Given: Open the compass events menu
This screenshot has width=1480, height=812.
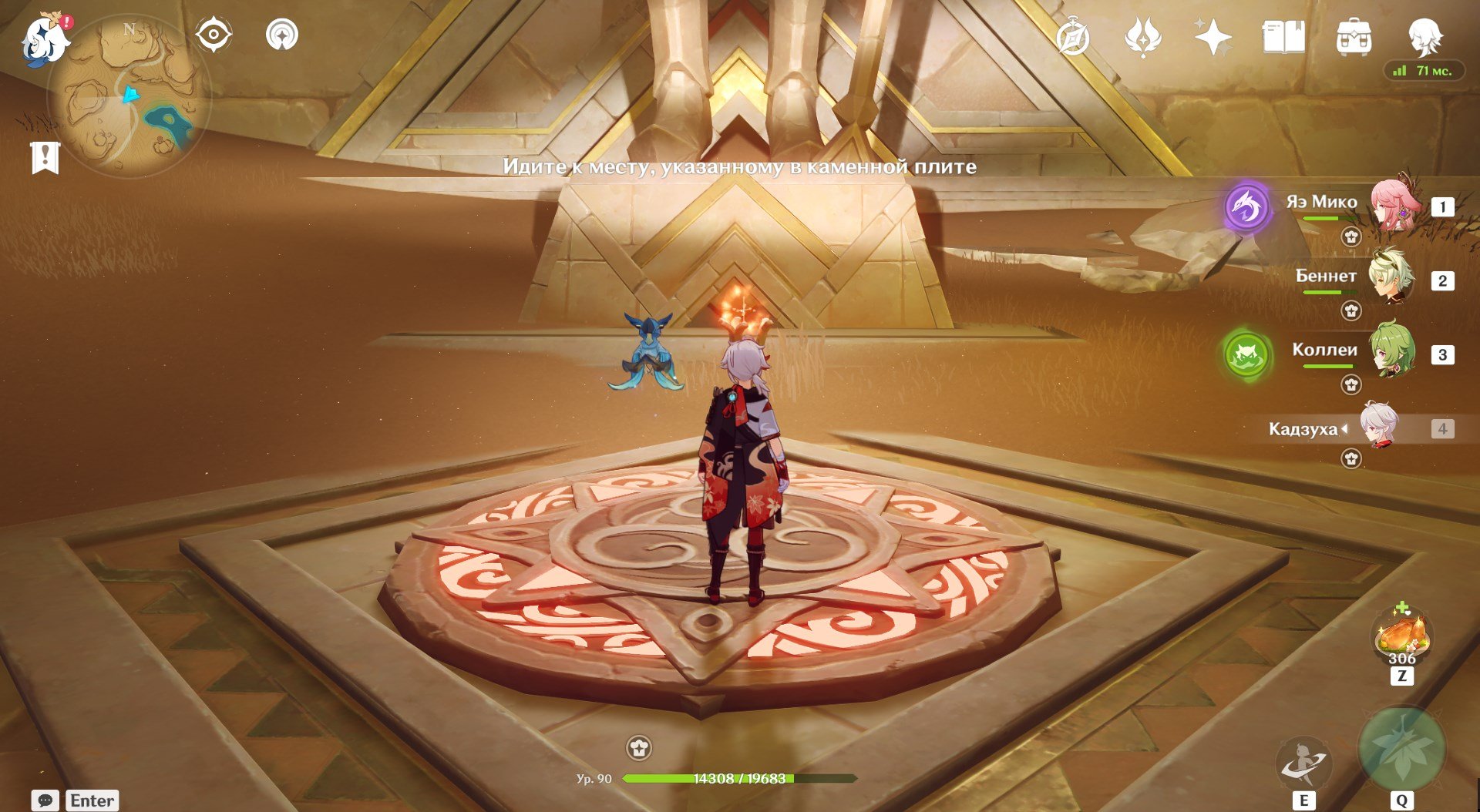Looking at the screenshot, I should [1073, 37].
